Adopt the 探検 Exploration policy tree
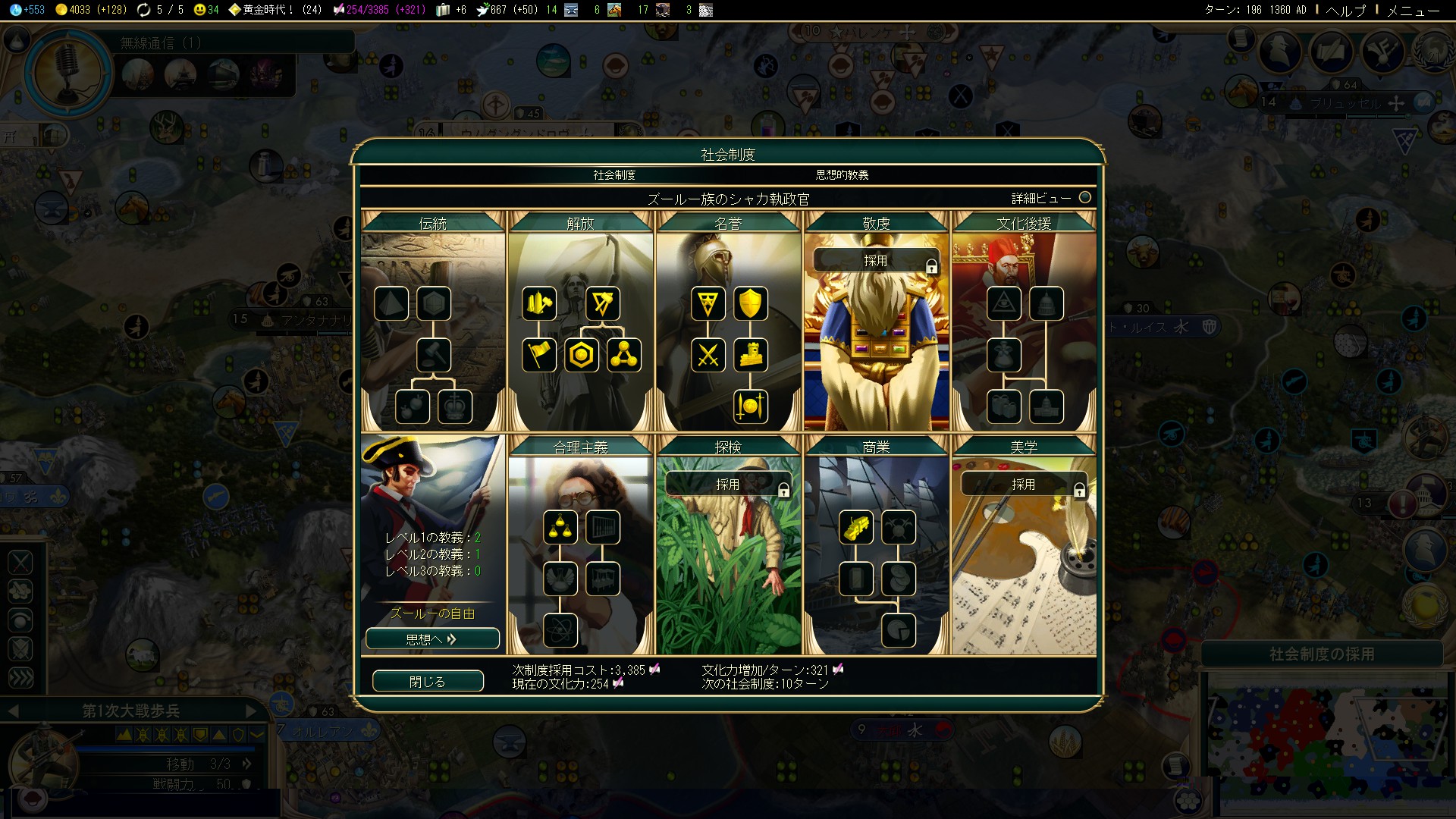This screenshot has width=1456, height=819. pos(728,485)
